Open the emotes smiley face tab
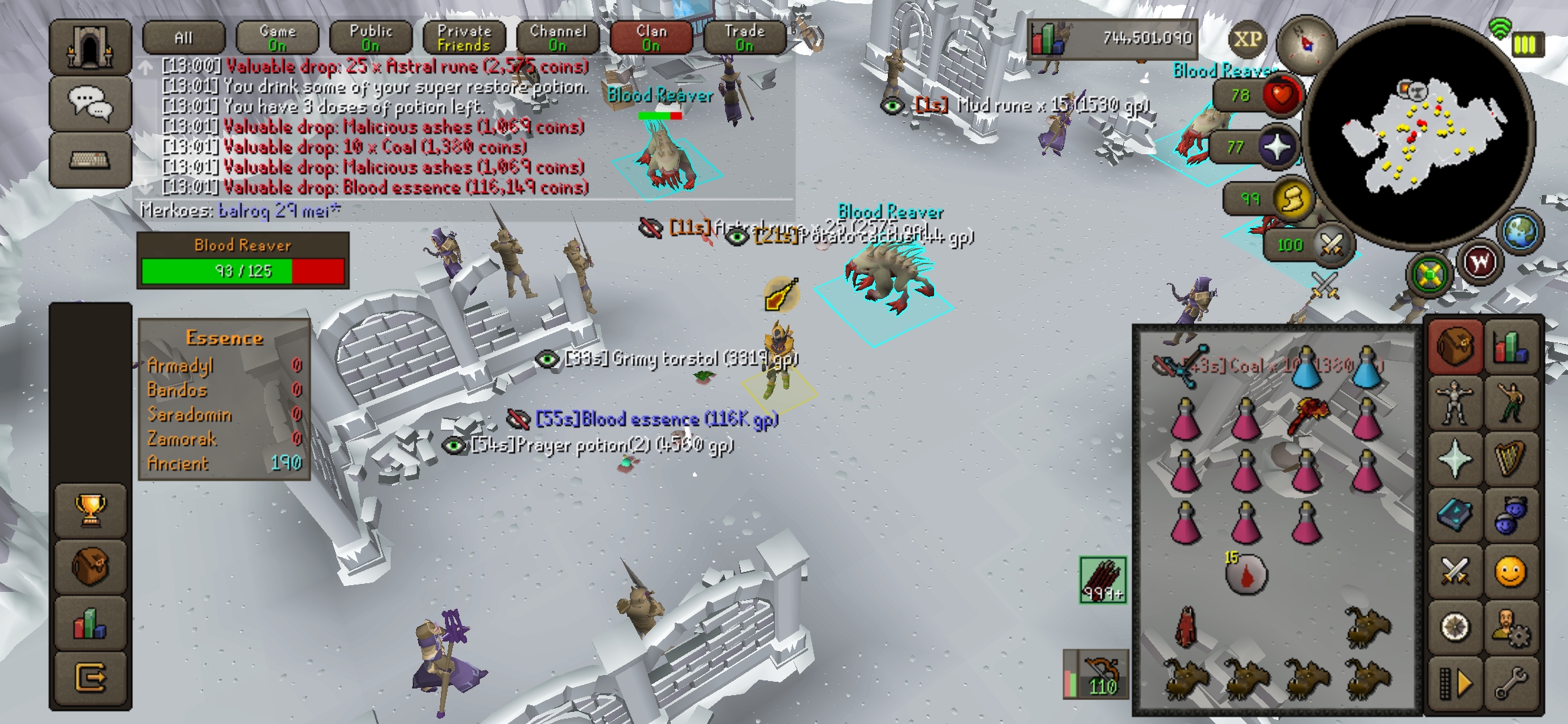This screenshot has width=1568, height=724. [x=1510, y=572]
